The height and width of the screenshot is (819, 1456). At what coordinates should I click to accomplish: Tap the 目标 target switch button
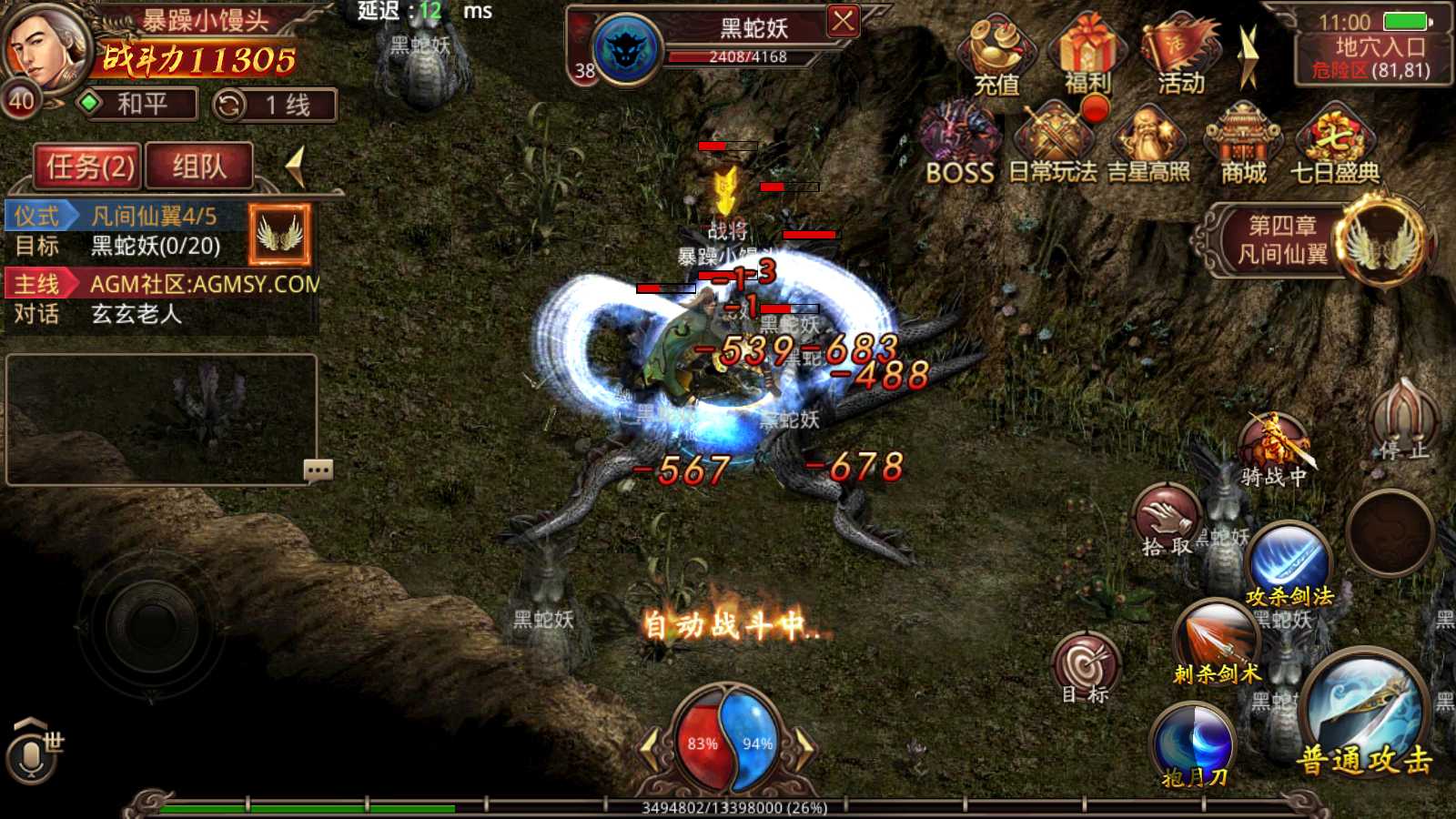[x=1086, y=668]
